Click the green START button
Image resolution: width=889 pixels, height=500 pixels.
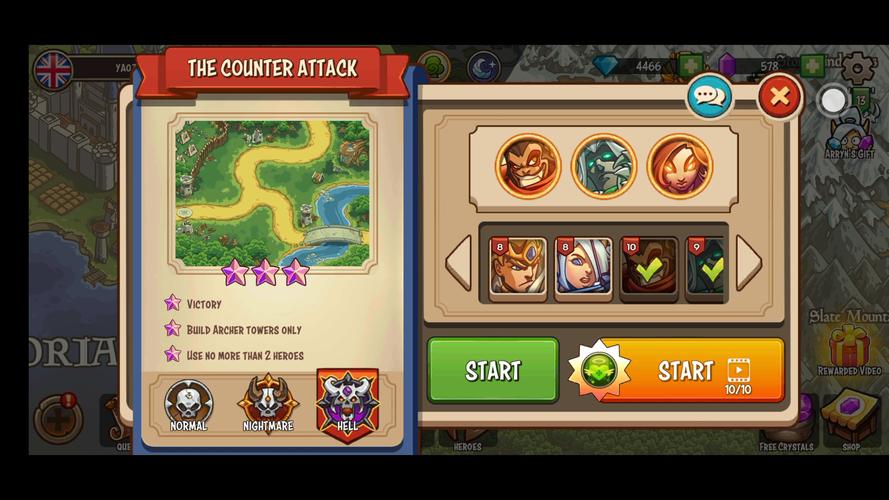pyautogui.click(x=493, y=370)
